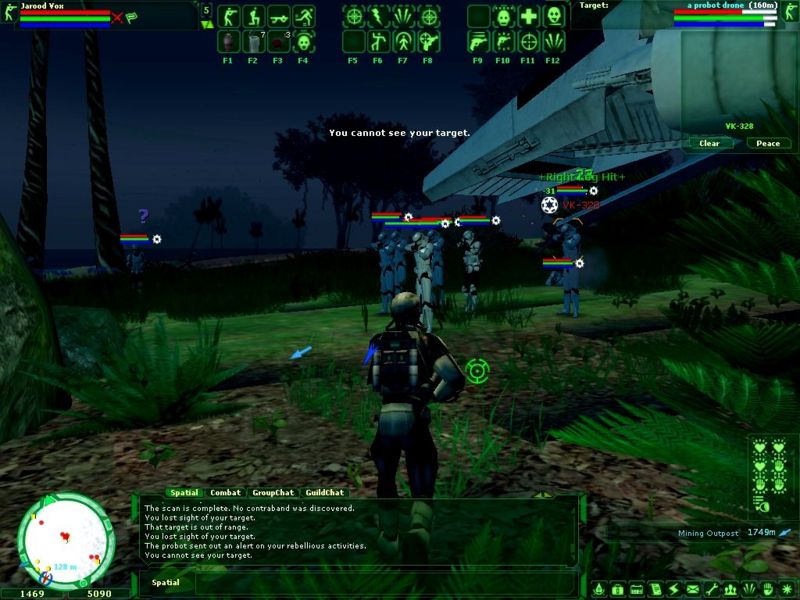Trigger the medical cross heal ability
The image size is (800, 600).
529,16
